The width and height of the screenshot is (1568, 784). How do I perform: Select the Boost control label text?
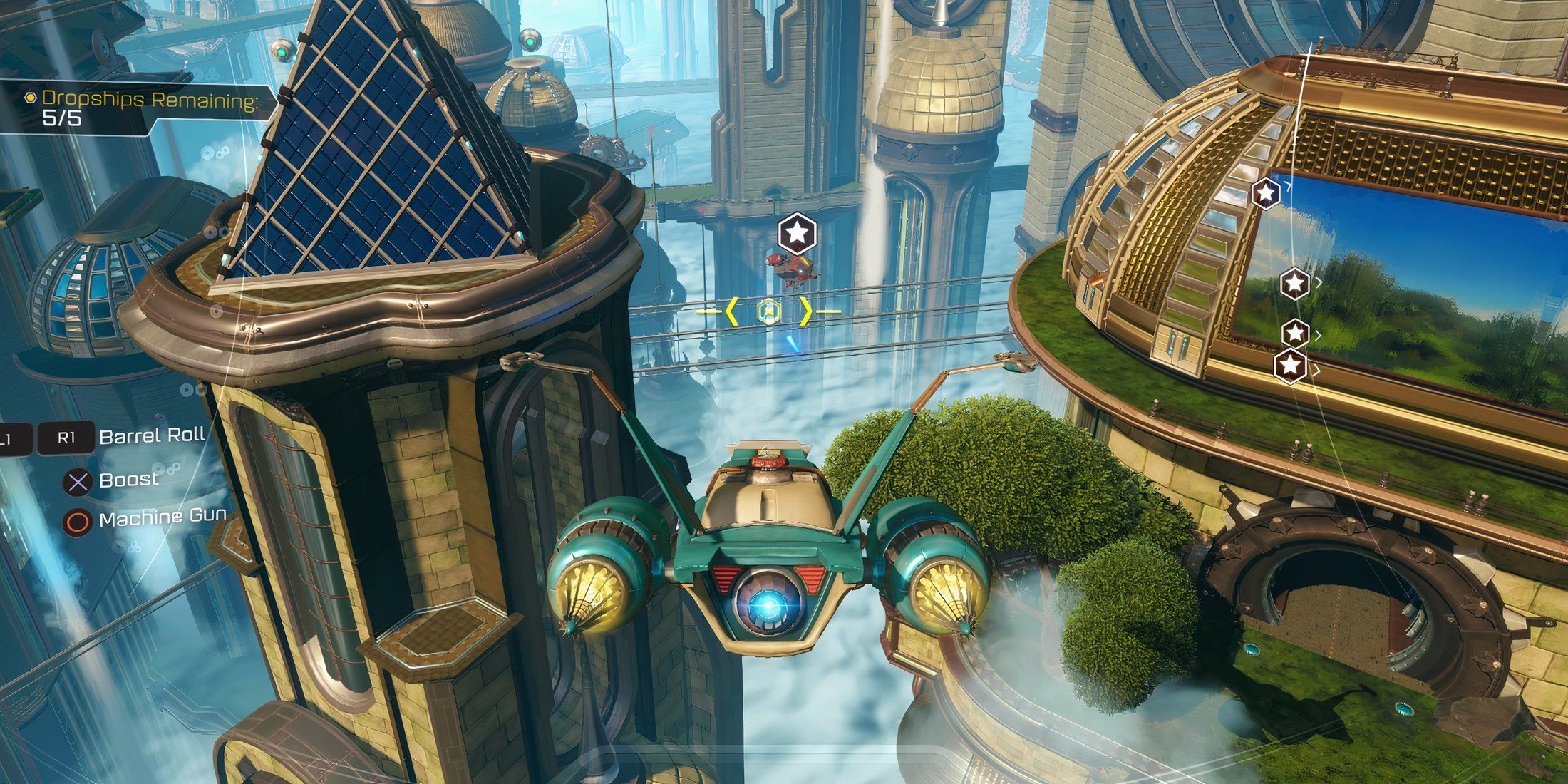click(130, 481)
